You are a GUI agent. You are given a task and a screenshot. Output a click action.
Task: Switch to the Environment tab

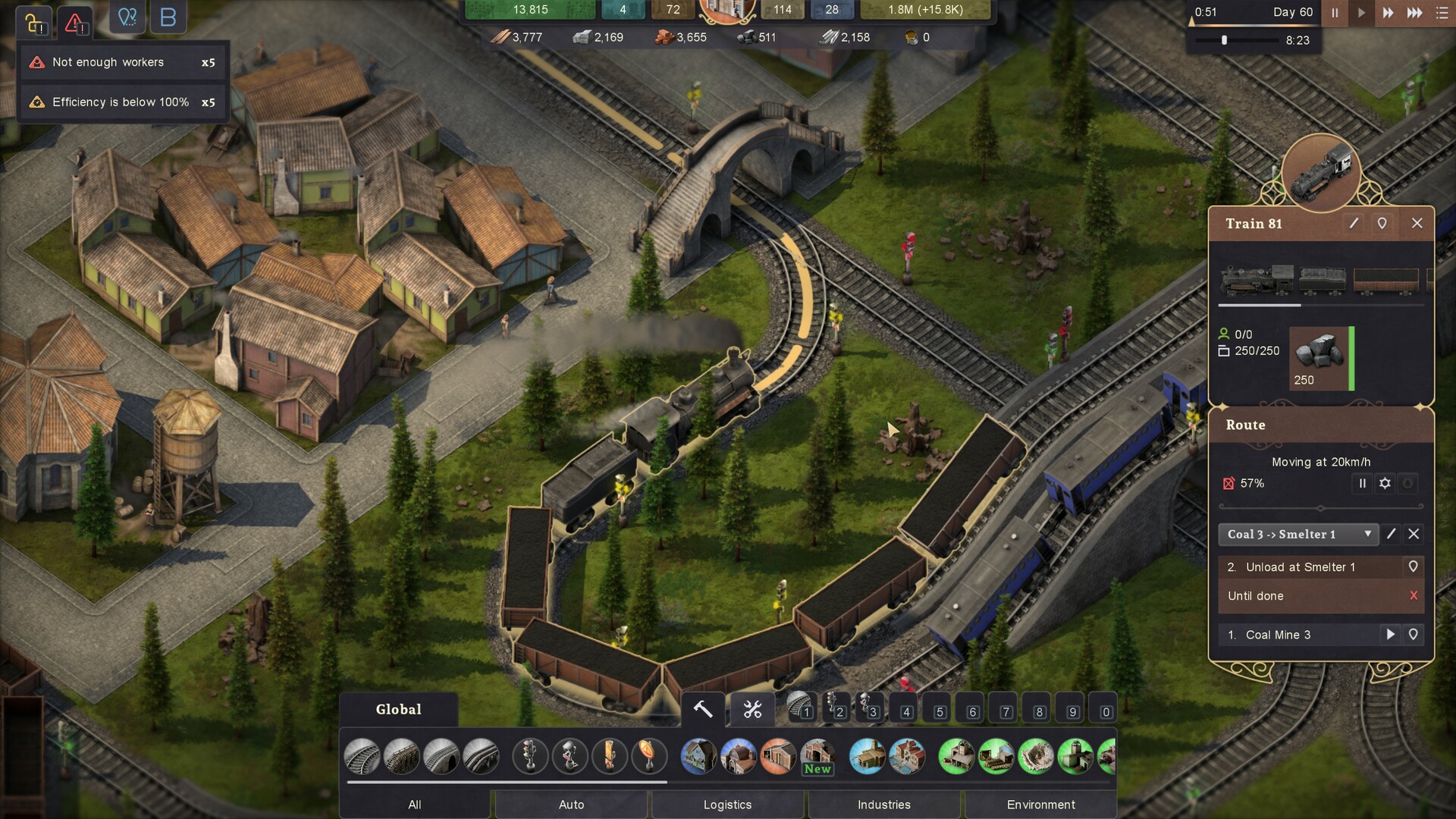click(1041, 805)
